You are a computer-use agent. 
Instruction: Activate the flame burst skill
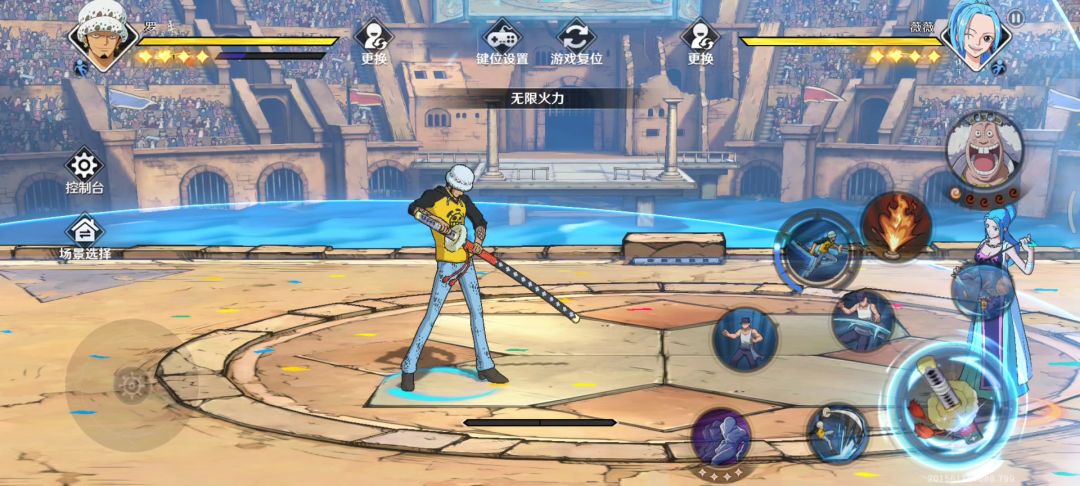[896, 227]
